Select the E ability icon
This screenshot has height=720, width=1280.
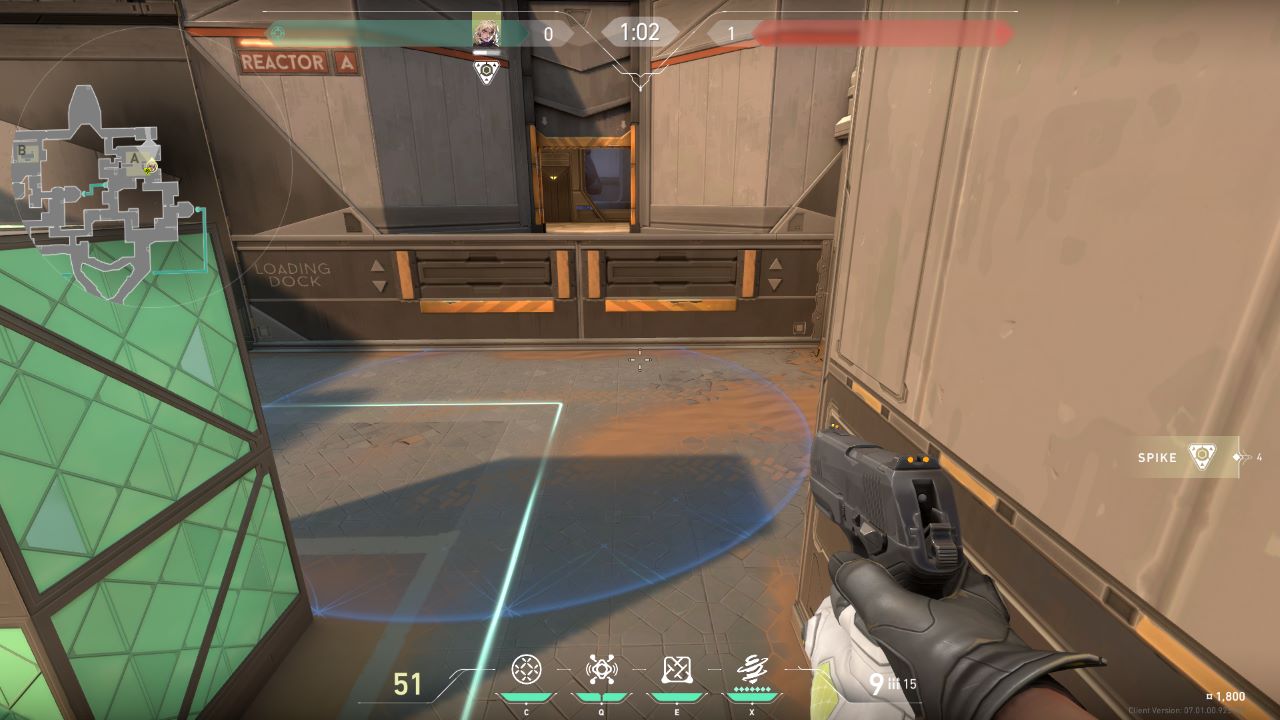(677, 670)
